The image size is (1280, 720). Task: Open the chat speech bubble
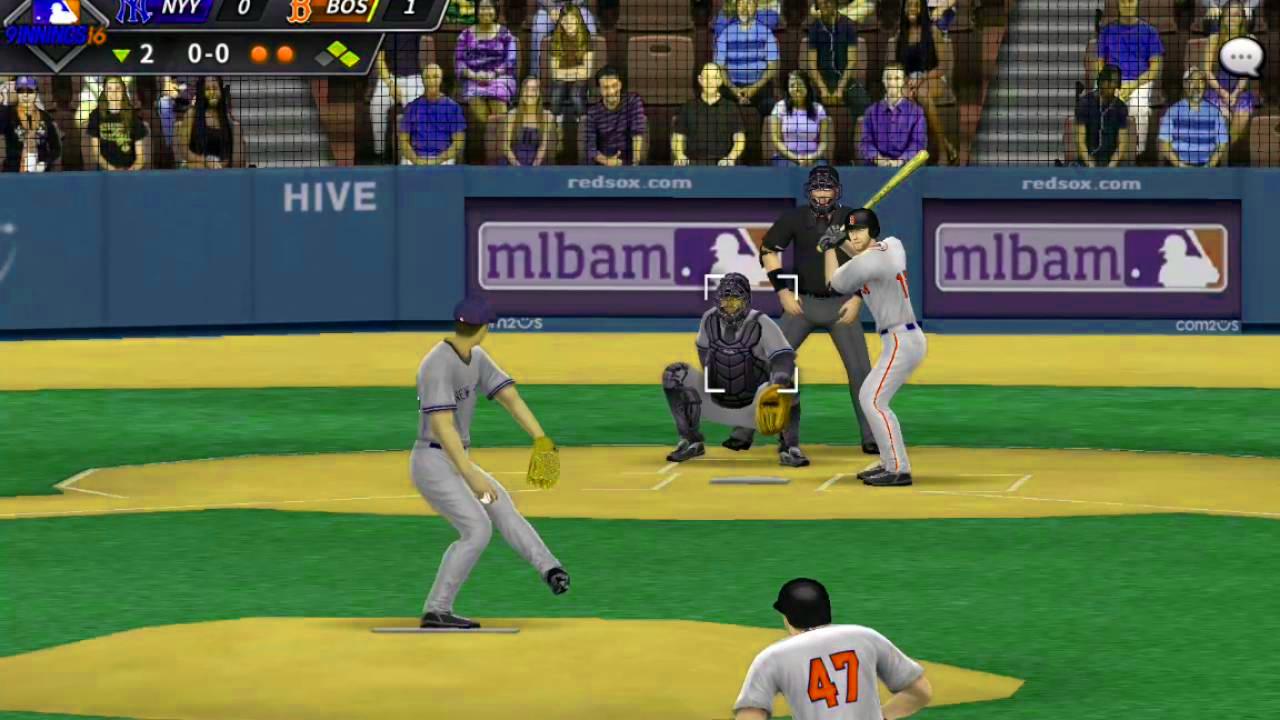pyautogui.click(x=1242, y=57)
